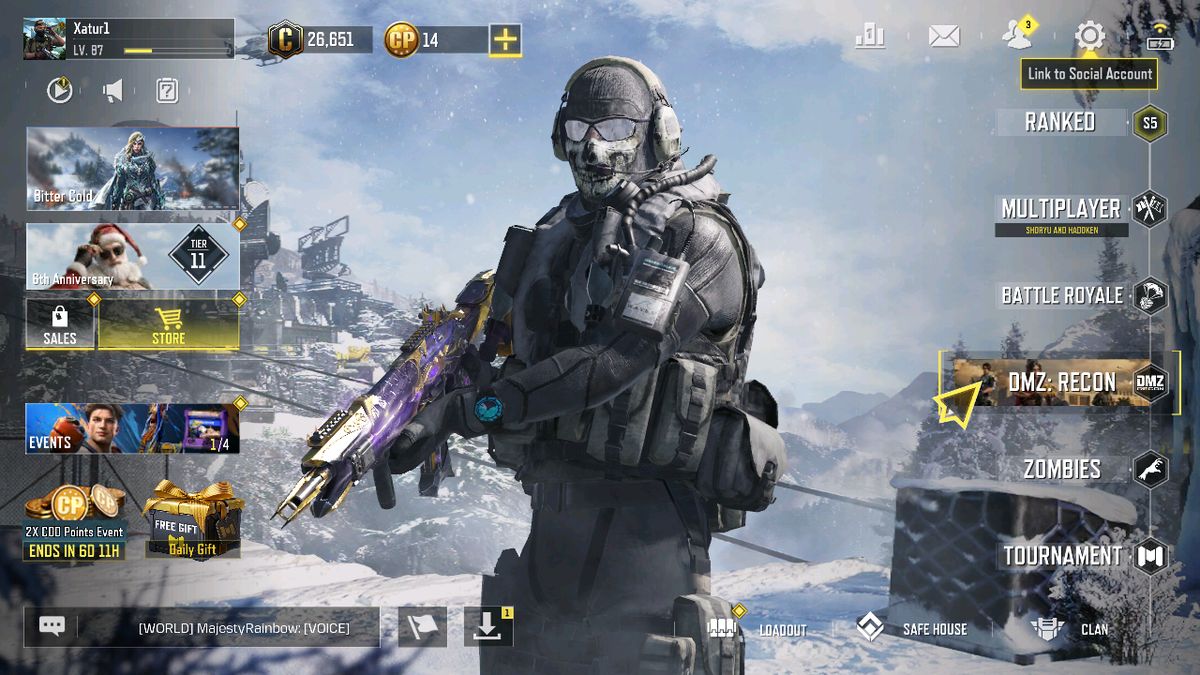Open the TOURNAMENT mode
The height and width of the screenshot is (675, 1200).
(x=1062, y=556)
